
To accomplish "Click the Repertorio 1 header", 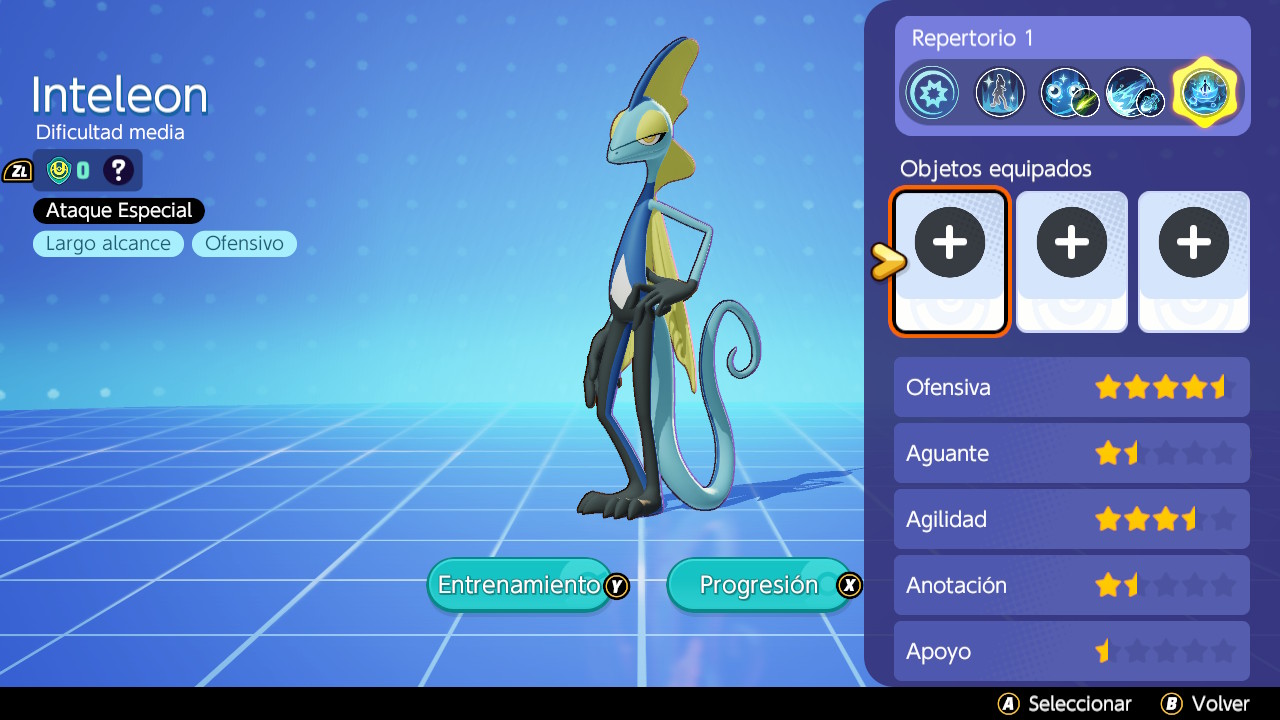I will [972, 38].
